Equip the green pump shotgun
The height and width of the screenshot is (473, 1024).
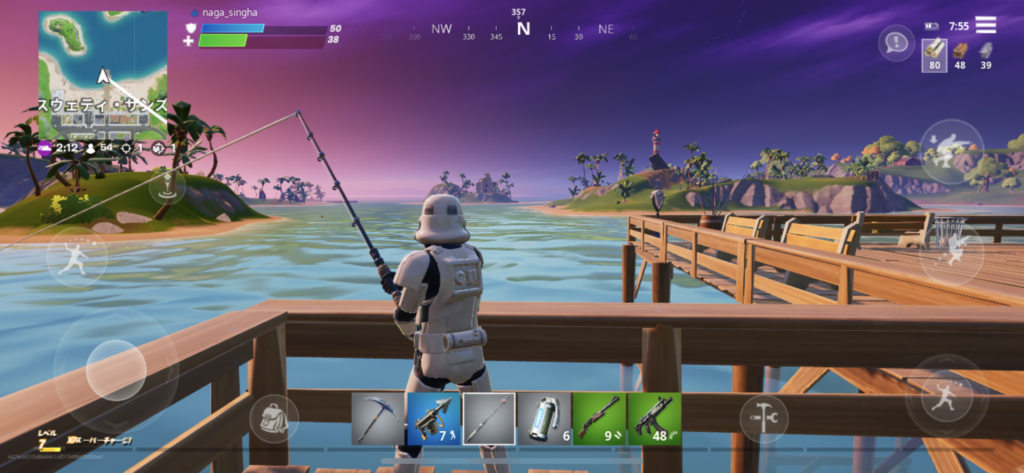(x=598, y=418)
